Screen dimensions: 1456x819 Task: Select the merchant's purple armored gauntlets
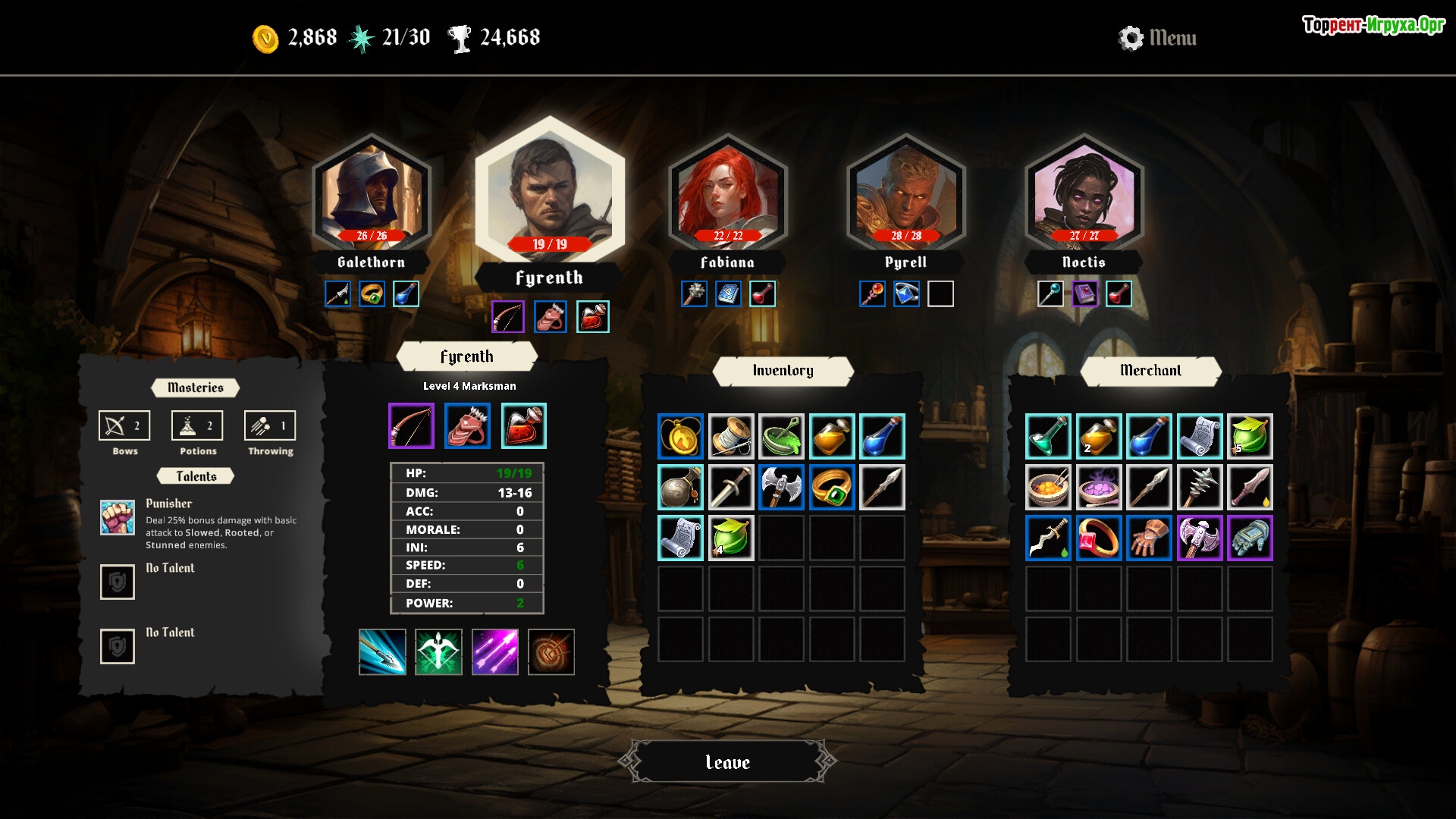(x=1249, y=538)
